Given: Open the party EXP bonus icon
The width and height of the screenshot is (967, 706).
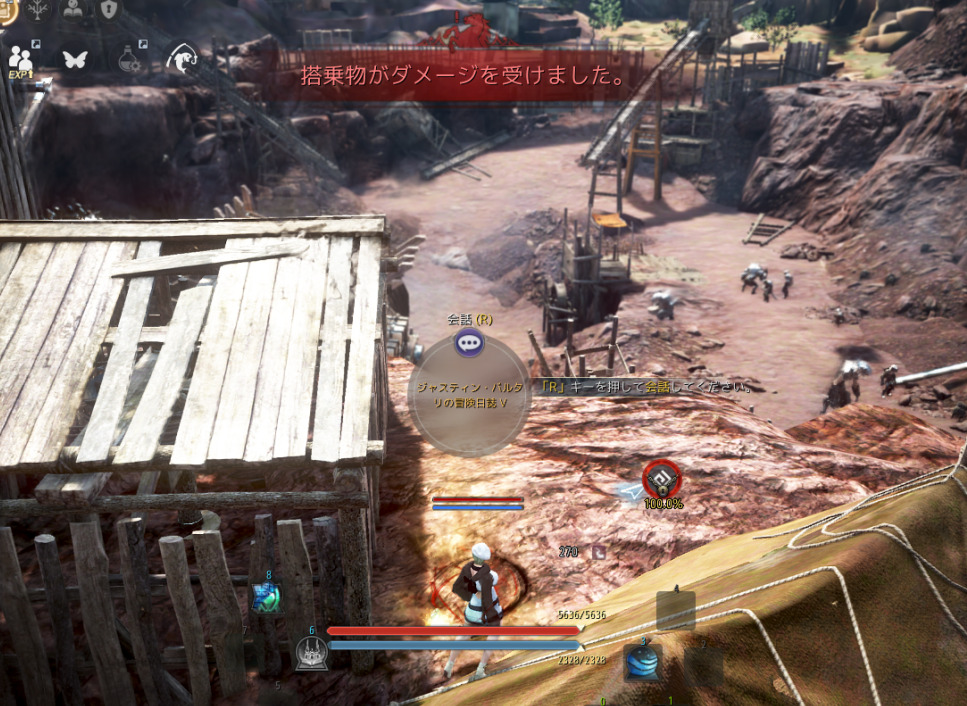Looking at the screenshot, I should pyautogui.click(x=21, y=58).
